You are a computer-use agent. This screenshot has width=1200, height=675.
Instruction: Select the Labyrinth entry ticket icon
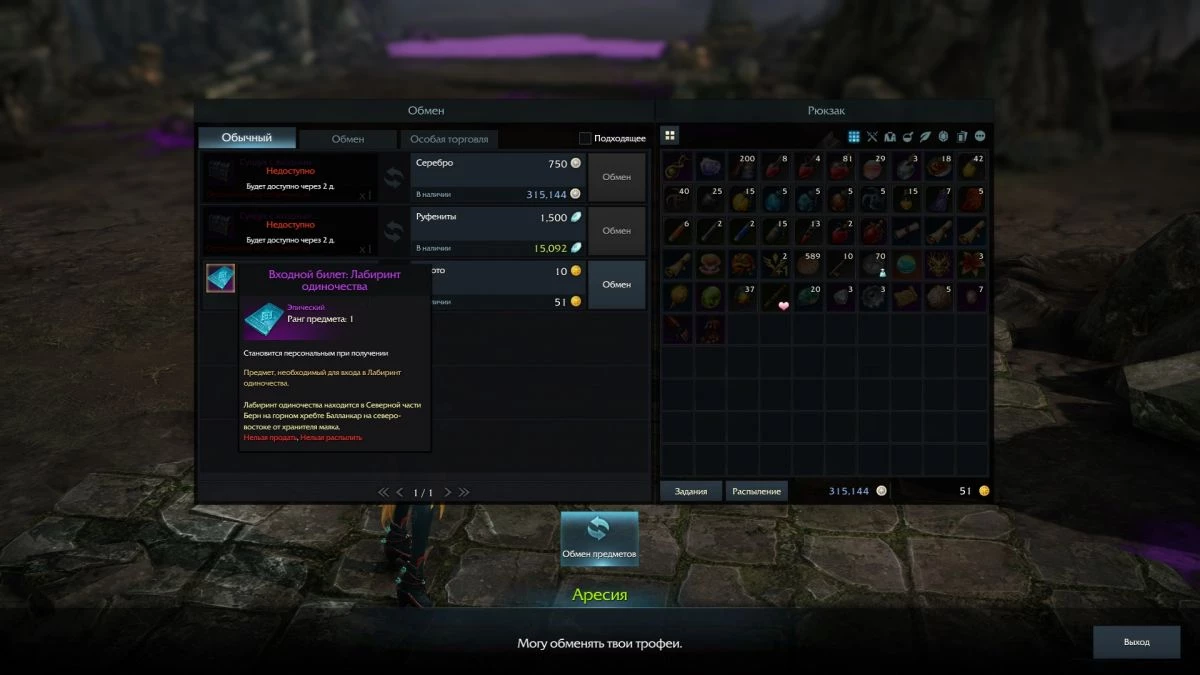[221, 278]
